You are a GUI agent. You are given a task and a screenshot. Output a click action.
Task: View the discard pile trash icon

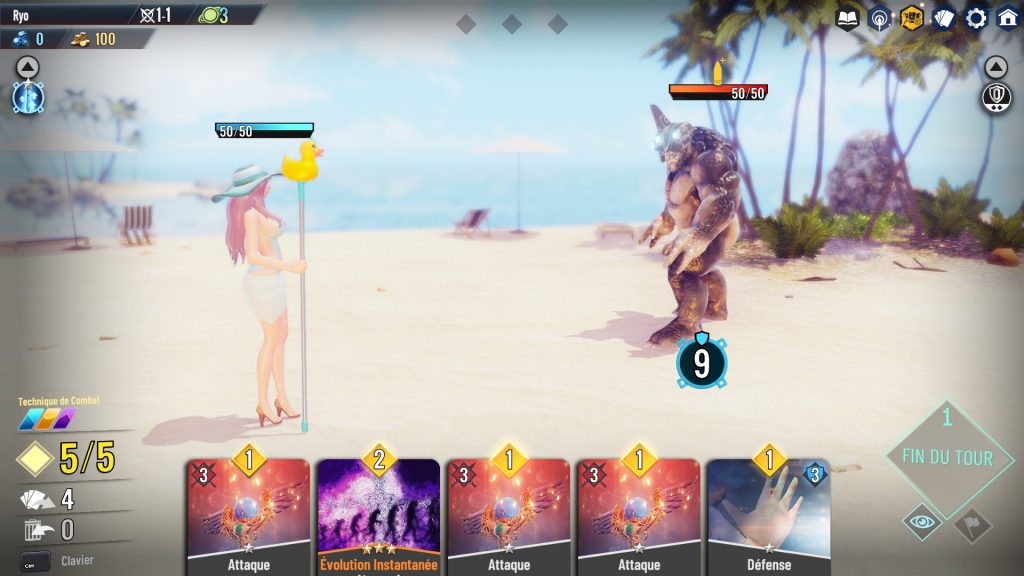[x=33, y=530]
